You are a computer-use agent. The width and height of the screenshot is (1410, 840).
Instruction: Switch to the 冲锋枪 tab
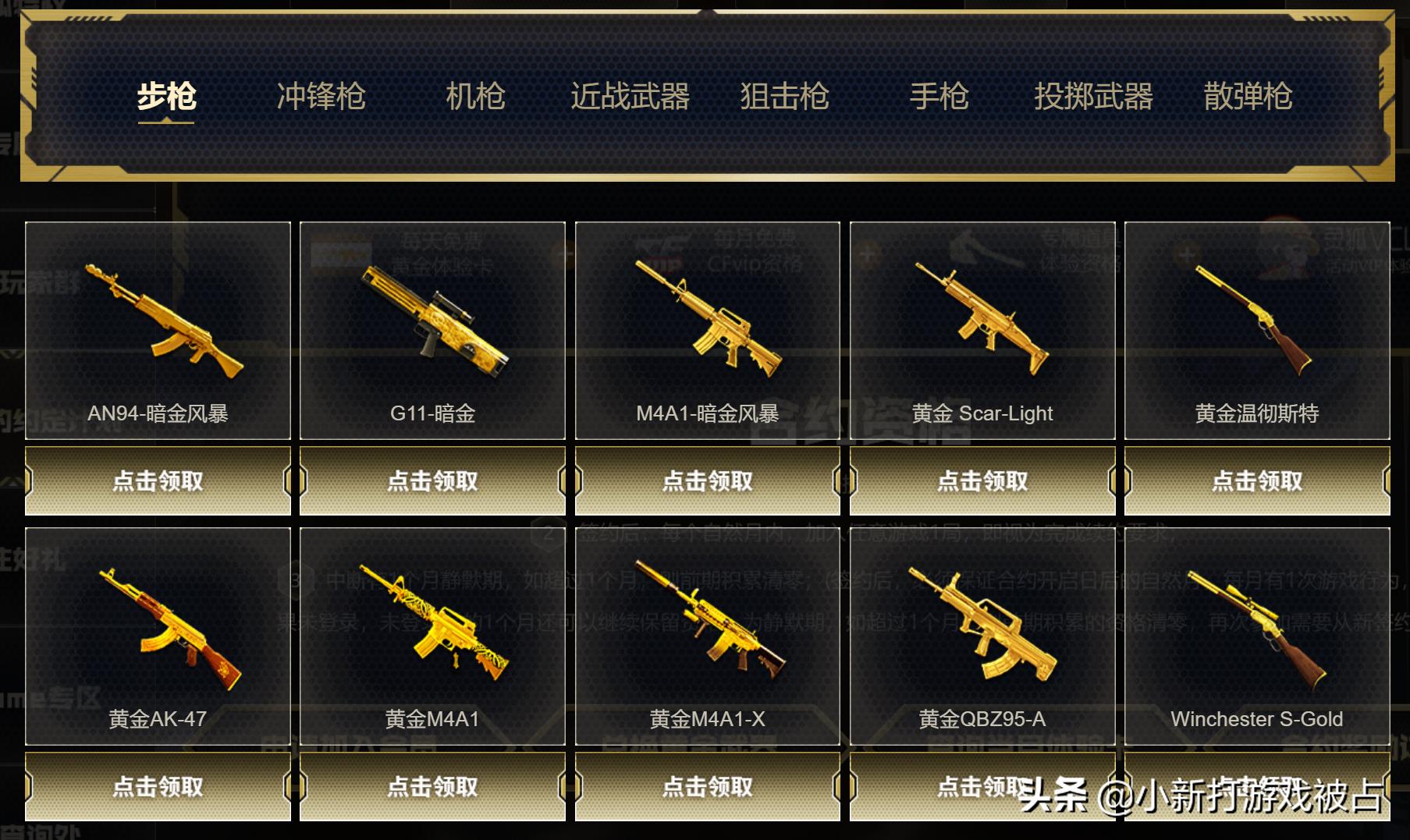tap(321, 97)
